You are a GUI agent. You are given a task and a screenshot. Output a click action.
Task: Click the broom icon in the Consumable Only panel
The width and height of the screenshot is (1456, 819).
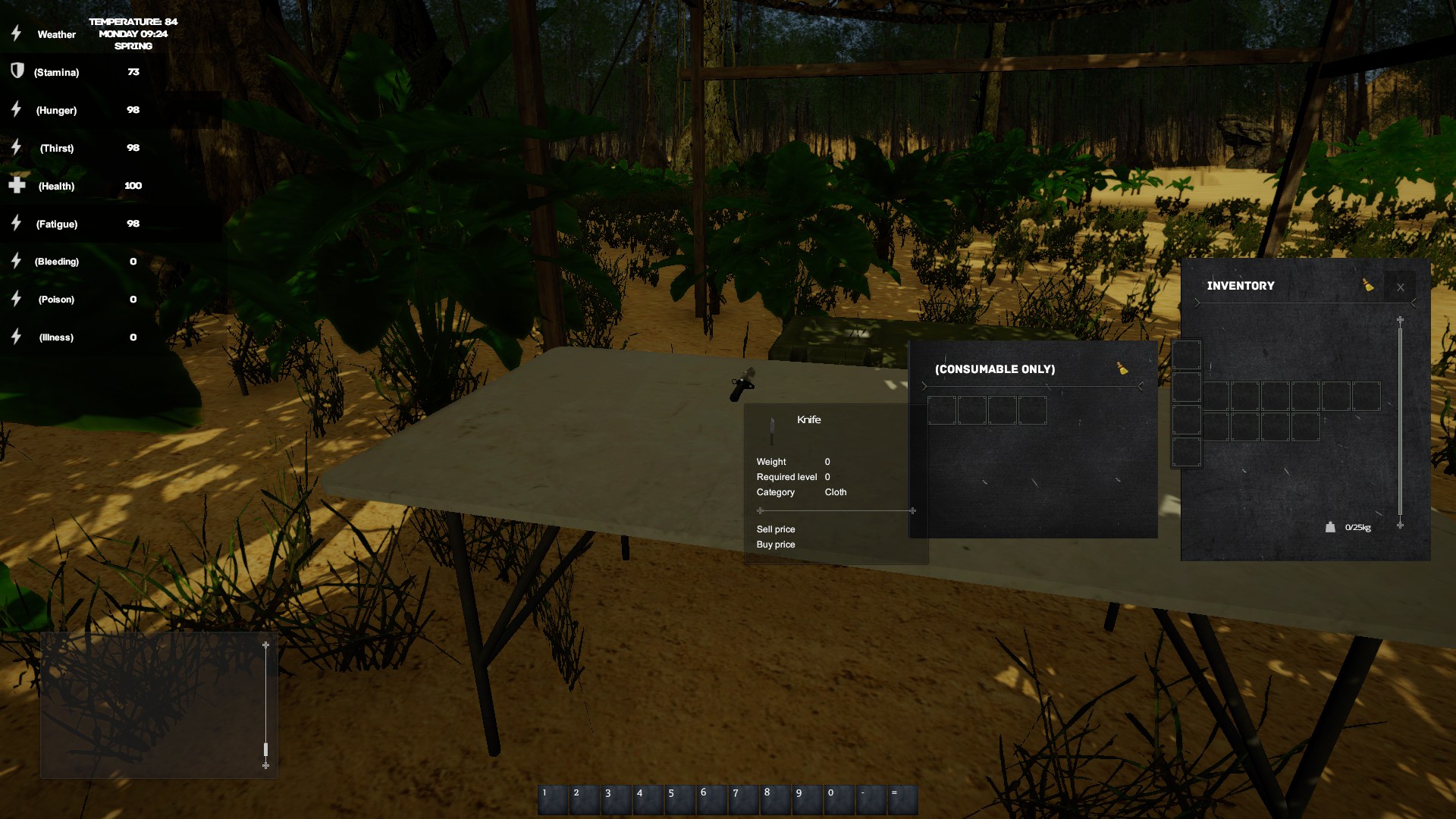[x=1121, y=369]
